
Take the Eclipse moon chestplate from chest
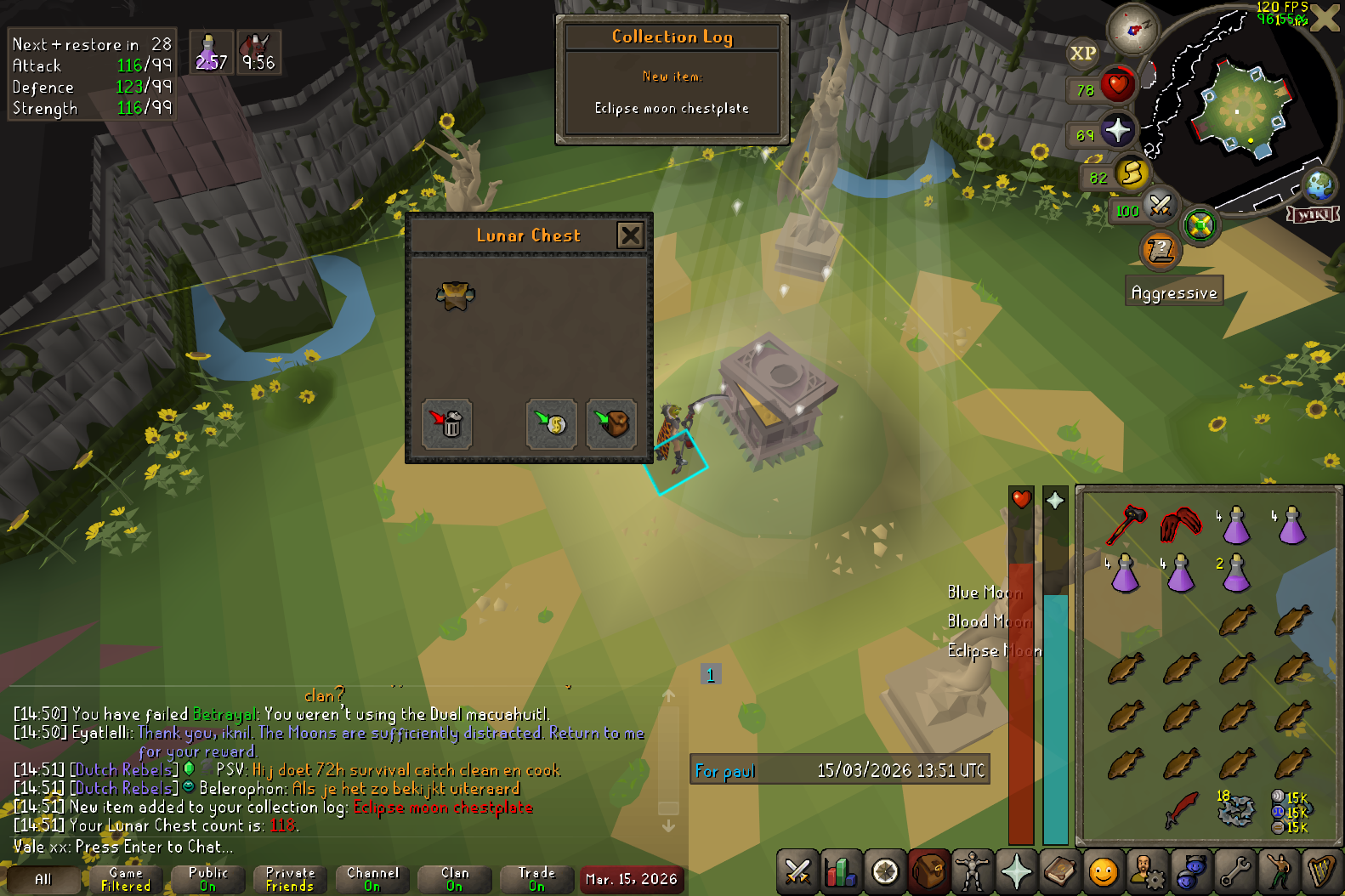455,296
